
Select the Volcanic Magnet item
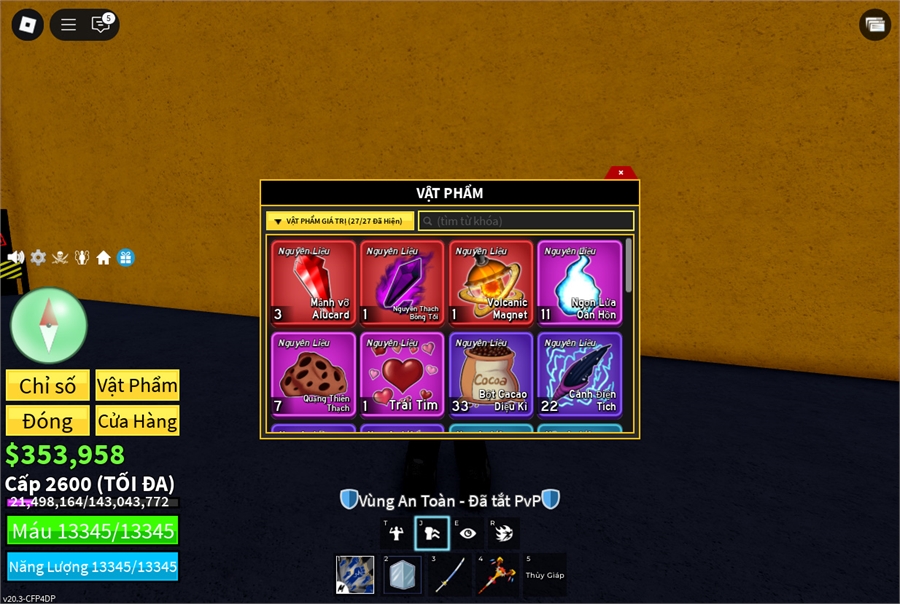491,284
